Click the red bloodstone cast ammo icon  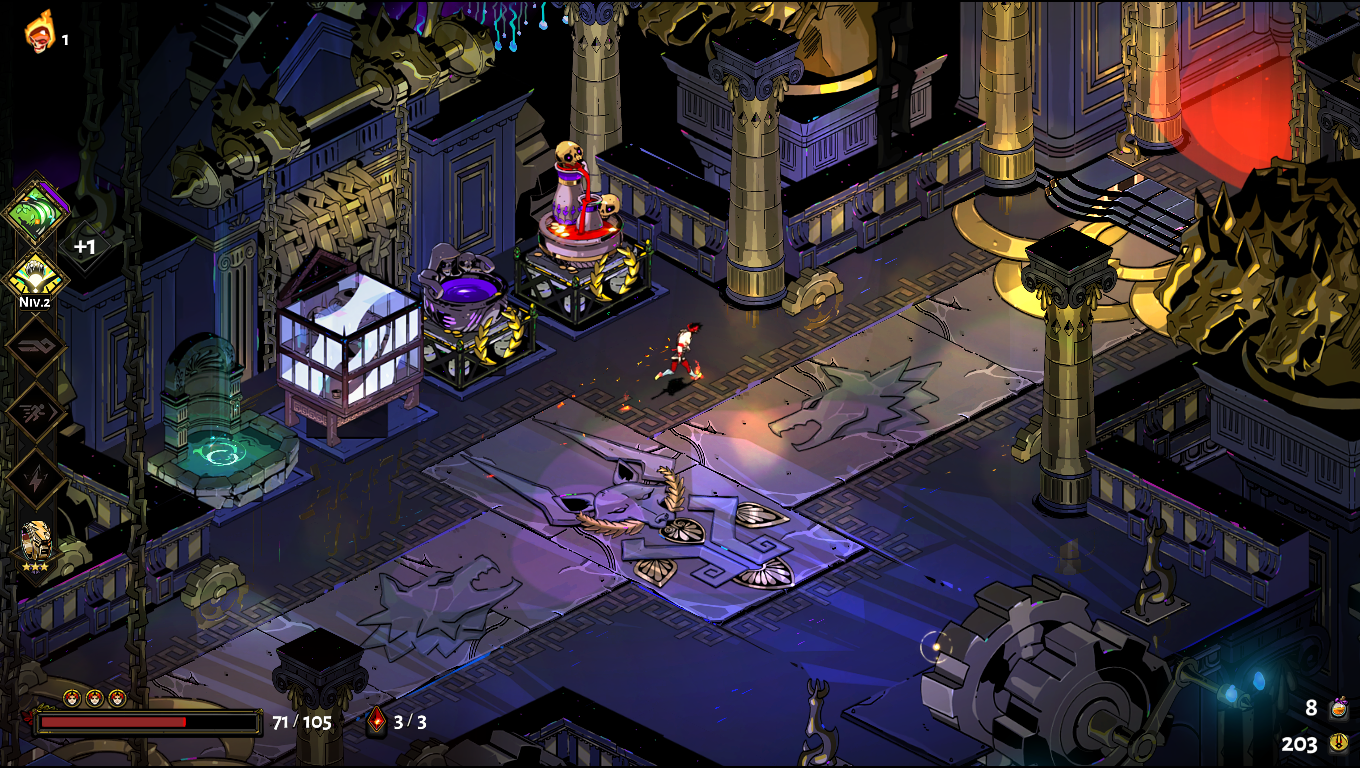click(377, 721)
